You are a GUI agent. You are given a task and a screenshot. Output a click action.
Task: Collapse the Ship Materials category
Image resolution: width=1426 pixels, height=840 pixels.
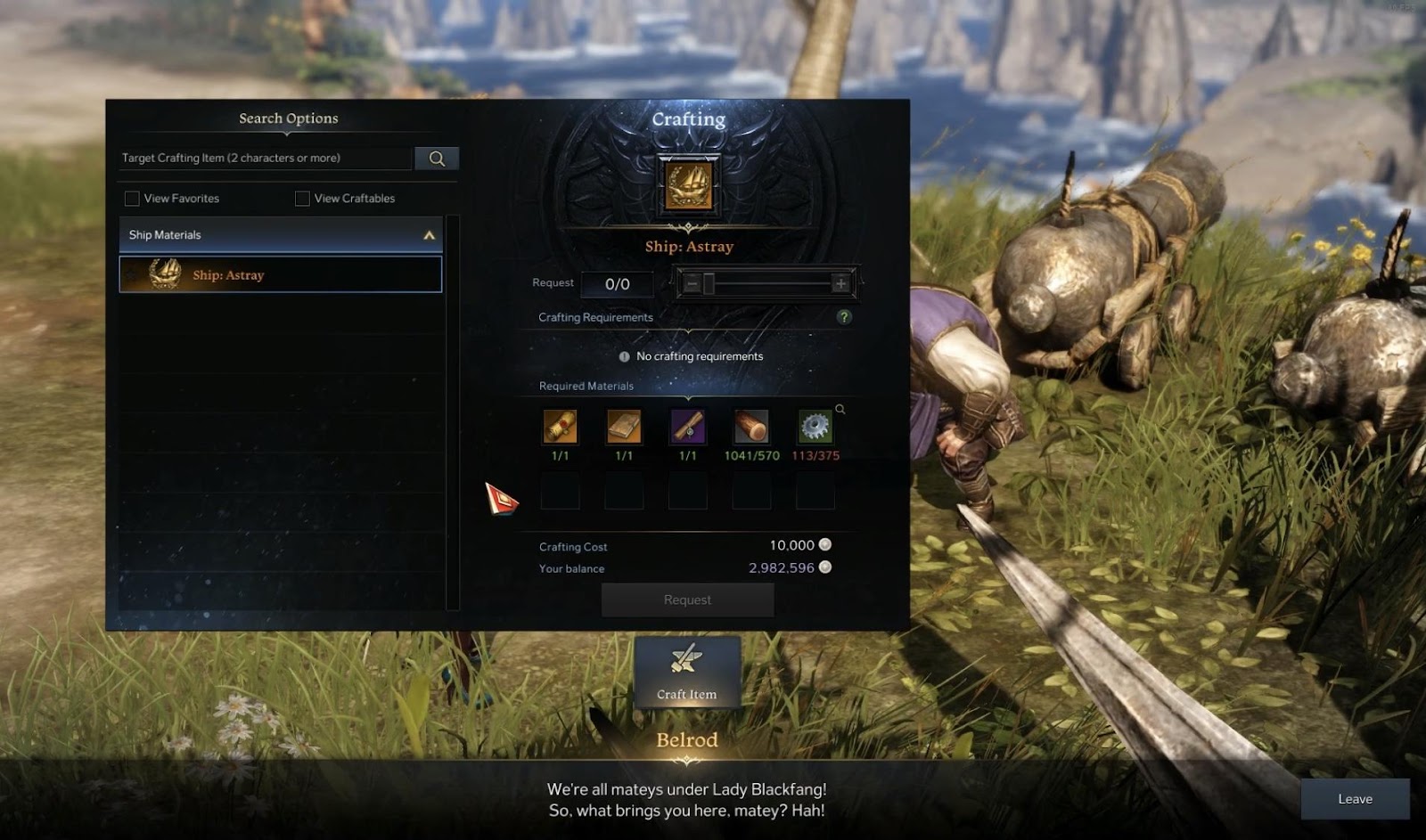429,235
